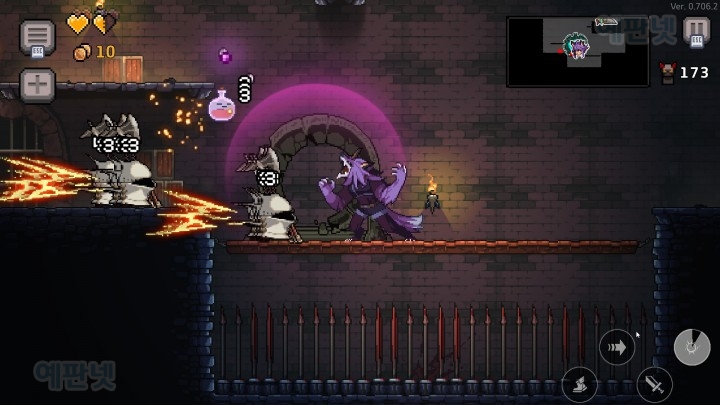Attack with the sword button
This screenshot has width=720, height=405.
pos(655,384)
